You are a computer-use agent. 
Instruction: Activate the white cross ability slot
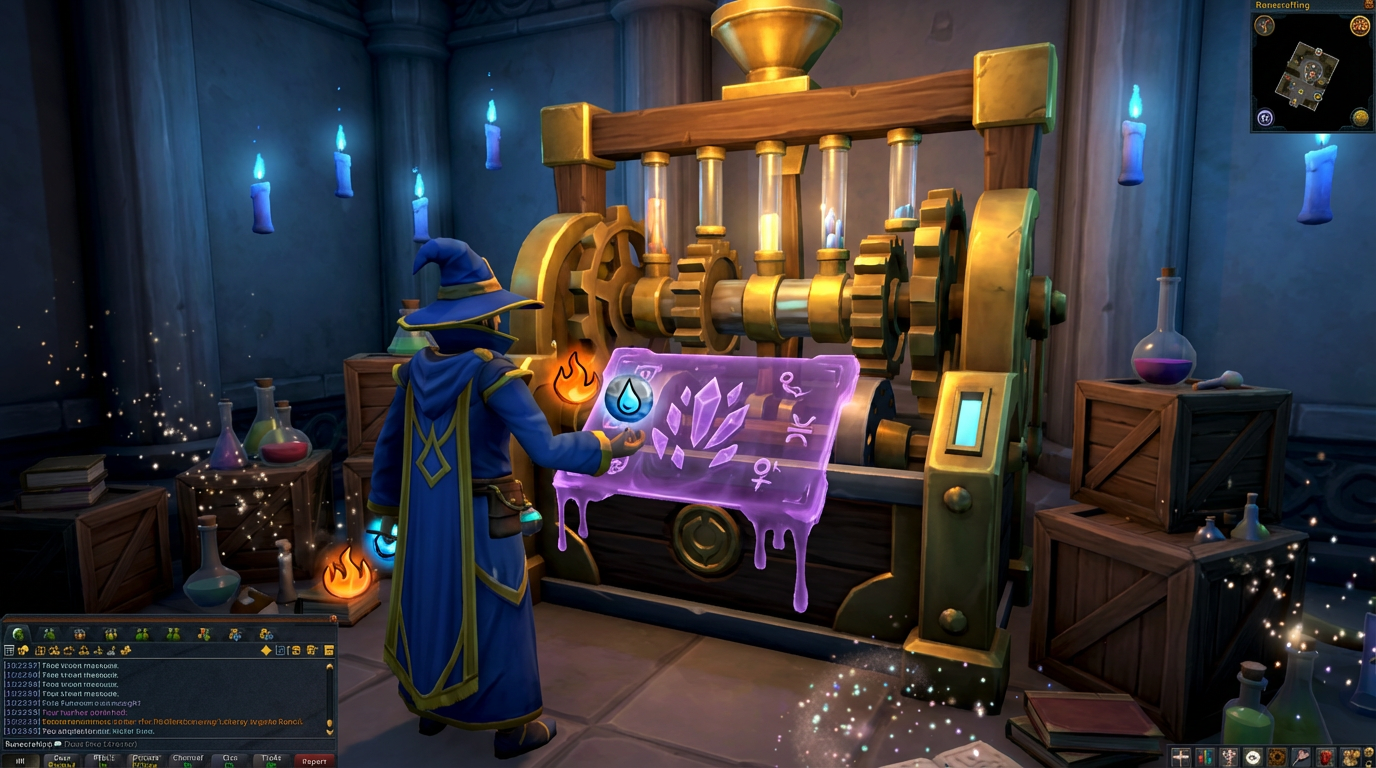coord(1180,757)
